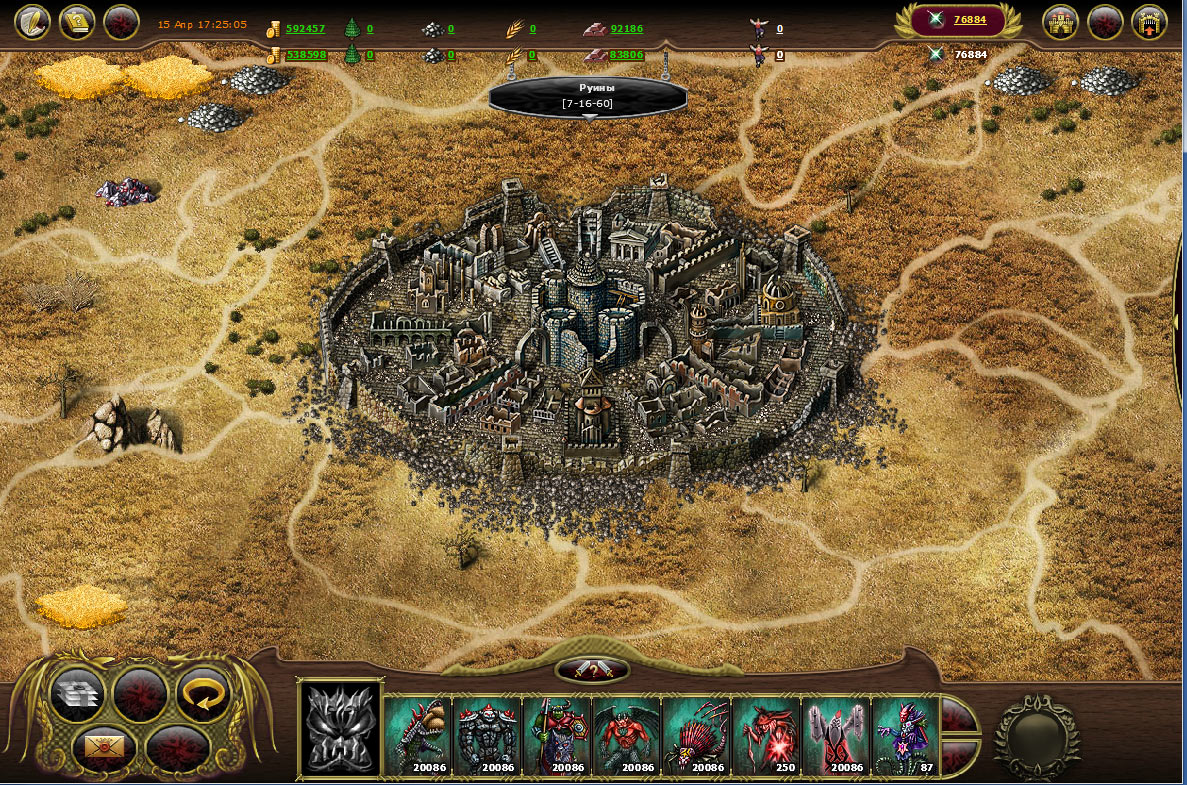1187x785 pixels.
Task: Click the feather quill icon button
Action: pos(32,22)
